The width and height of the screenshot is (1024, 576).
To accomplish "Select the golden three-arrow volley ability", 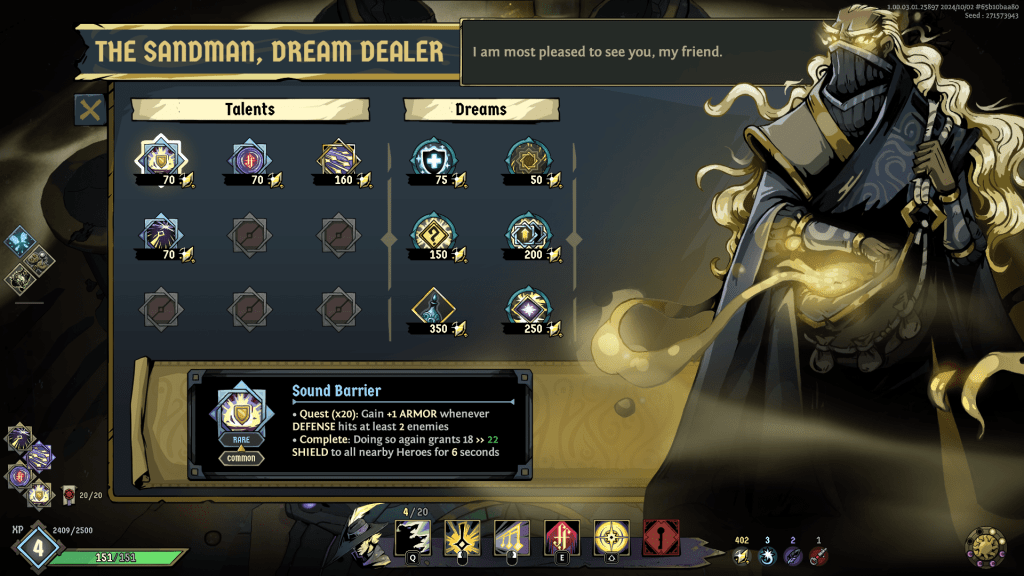I will tap(511, 537).
